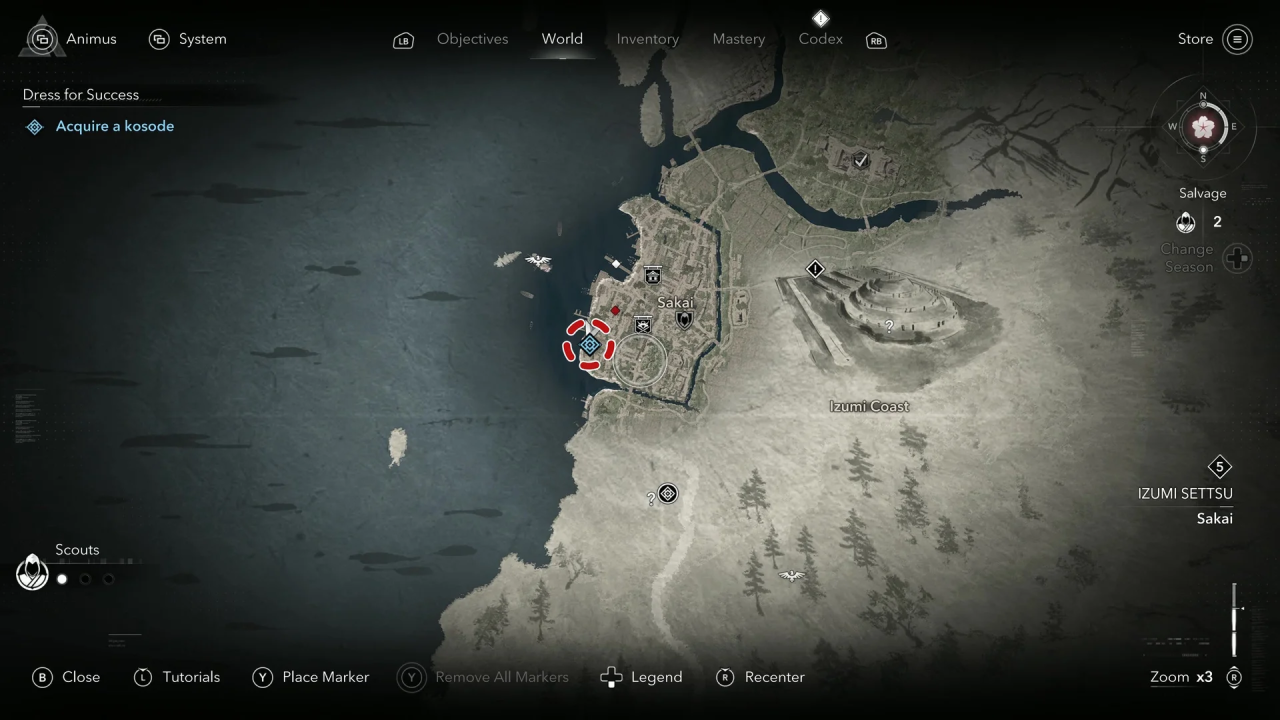Switch to the Inventory tab
This screenshot has height=720, width=1280.
pos(647,39)
